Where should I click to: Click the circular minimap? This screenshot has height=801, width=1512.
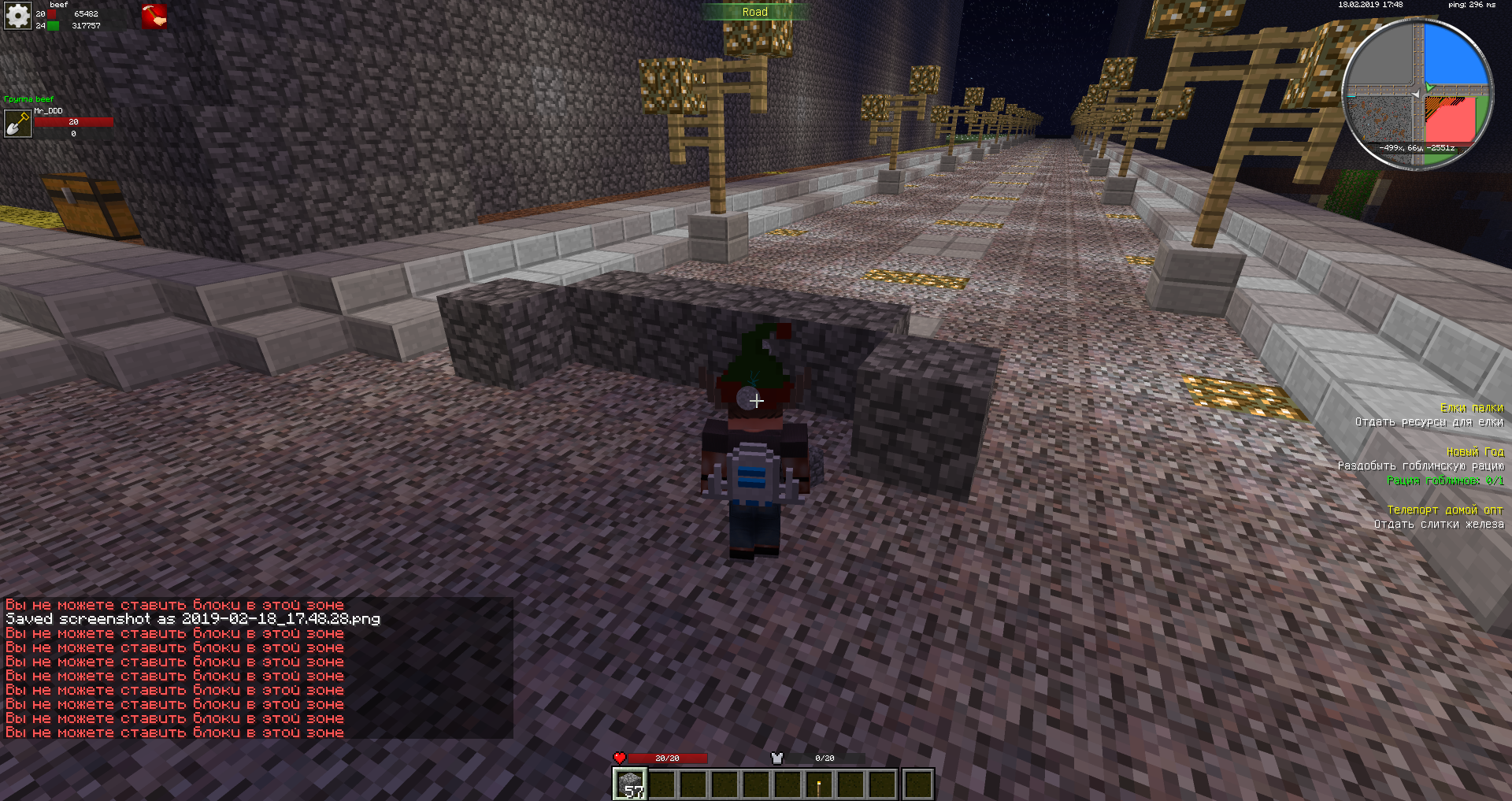coord(1417,93)
